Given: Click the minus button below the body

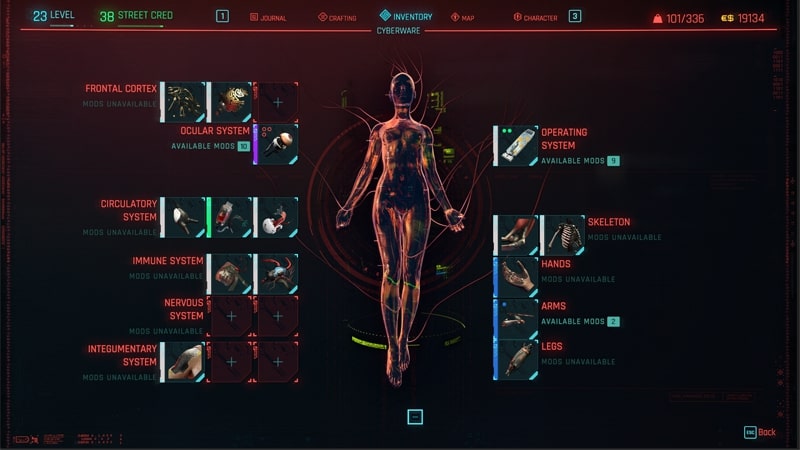Looking at the screenshot, I should [415, 417].
